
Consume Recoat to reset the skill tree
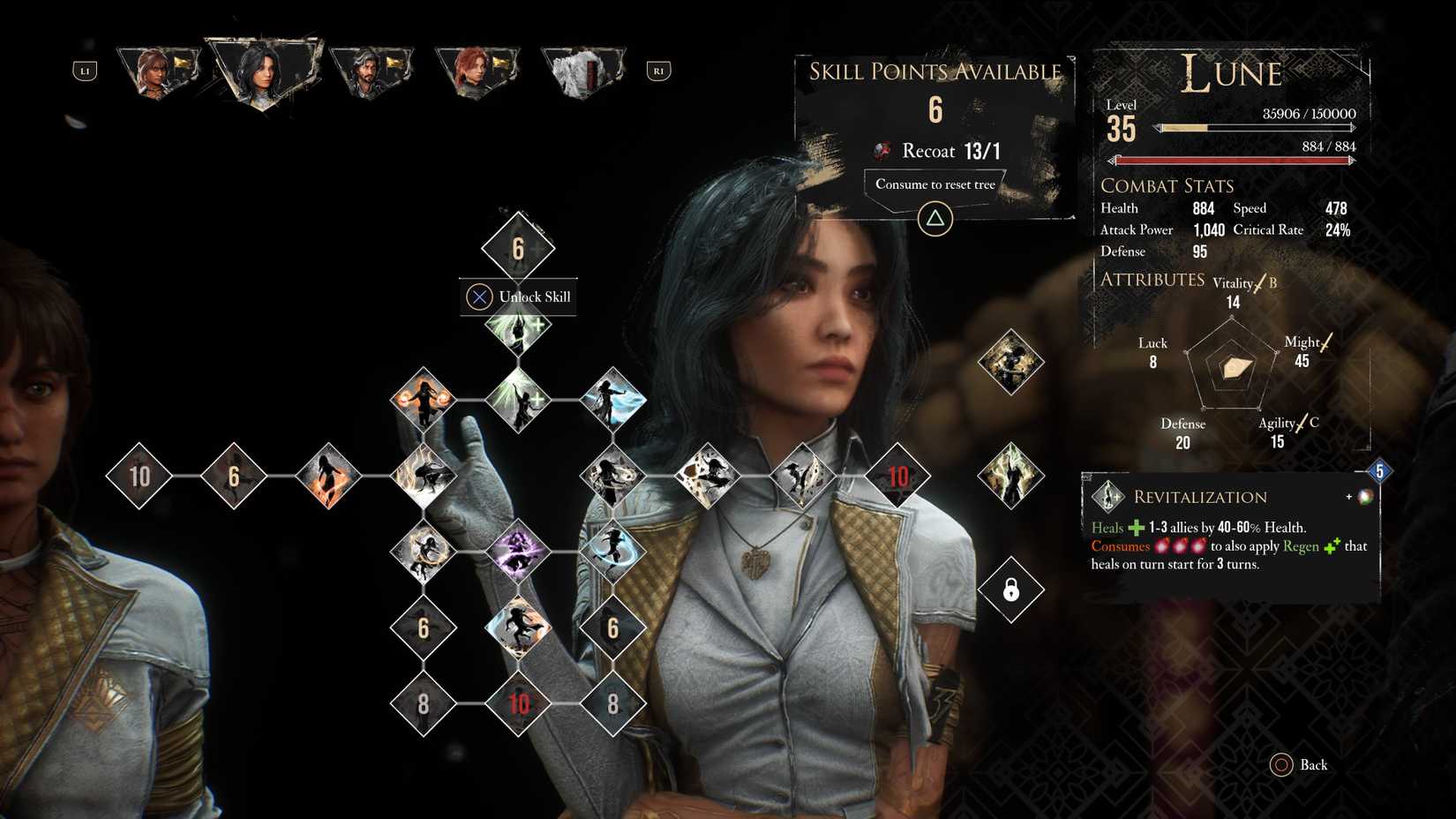(934, 184)
